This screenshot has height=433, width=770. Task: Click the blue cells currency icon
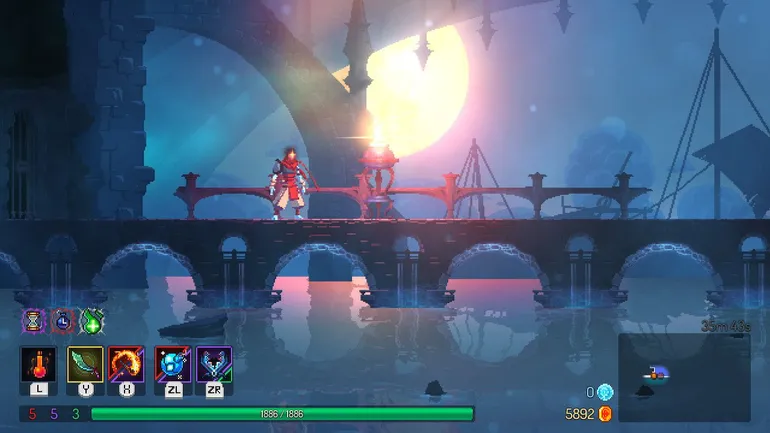(605, 392)
